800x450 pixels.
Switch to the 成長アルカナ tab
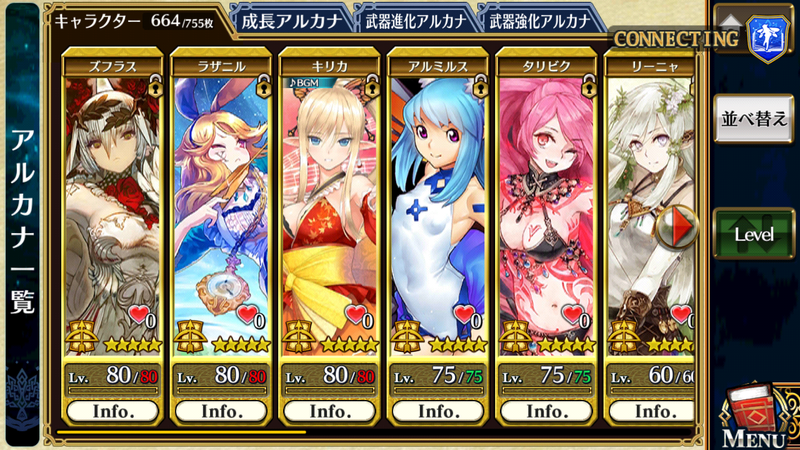click(x=290, y=18)
